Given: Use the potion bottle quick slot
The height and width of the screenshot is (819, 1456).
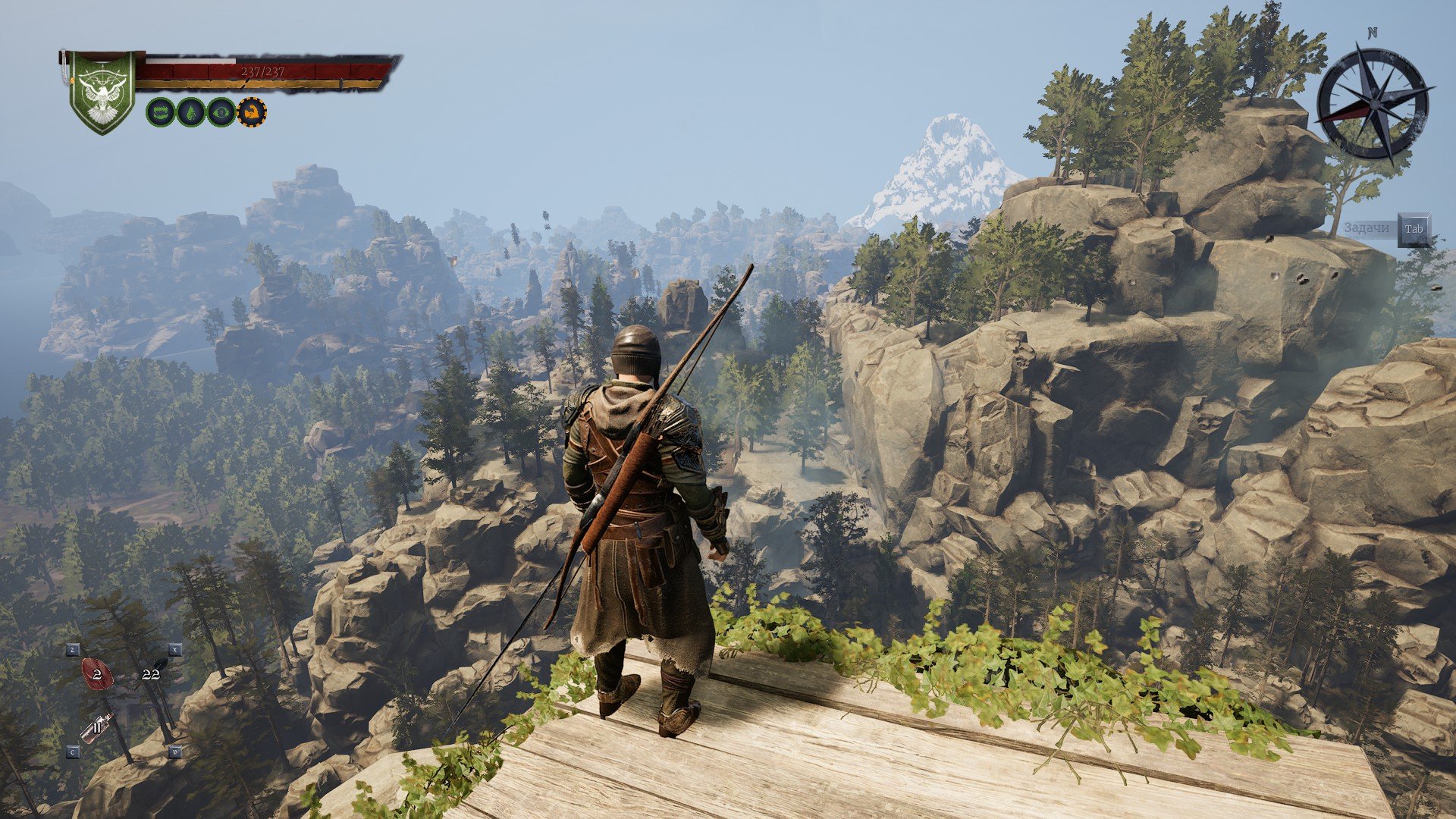Looking at the screenshot, I should pyautogui.click(x=97, y=728).
